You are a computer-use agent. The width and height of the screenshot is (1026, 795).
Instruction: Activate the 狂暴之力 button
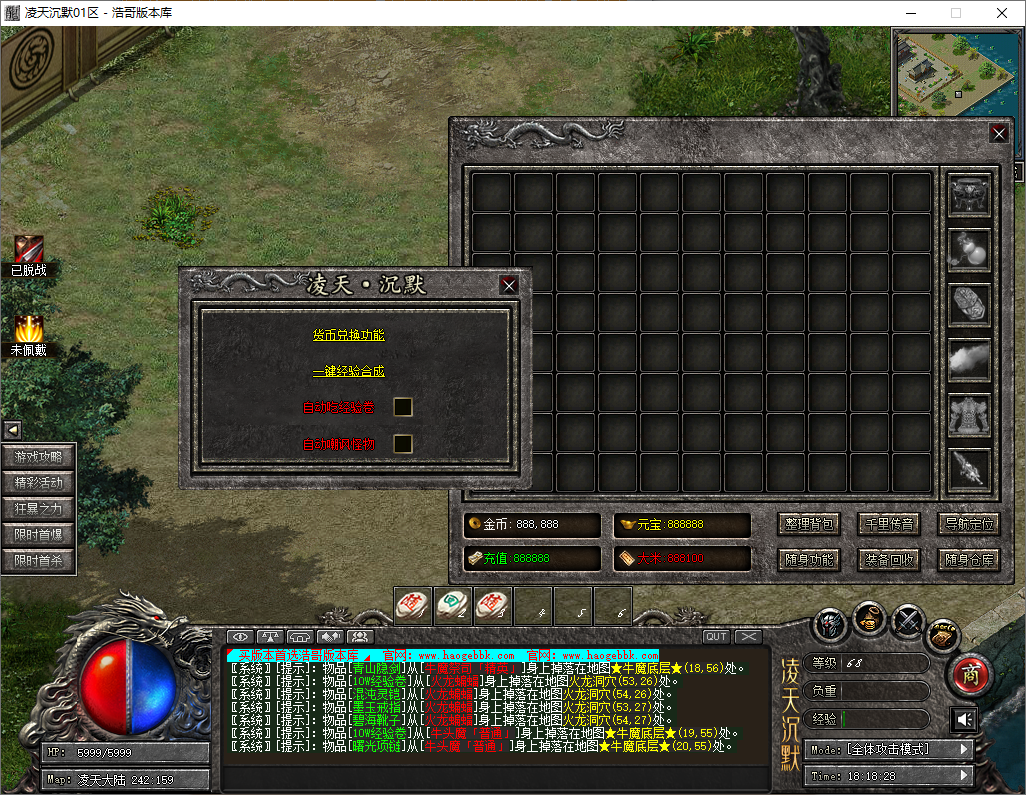[x=38, y=509]
